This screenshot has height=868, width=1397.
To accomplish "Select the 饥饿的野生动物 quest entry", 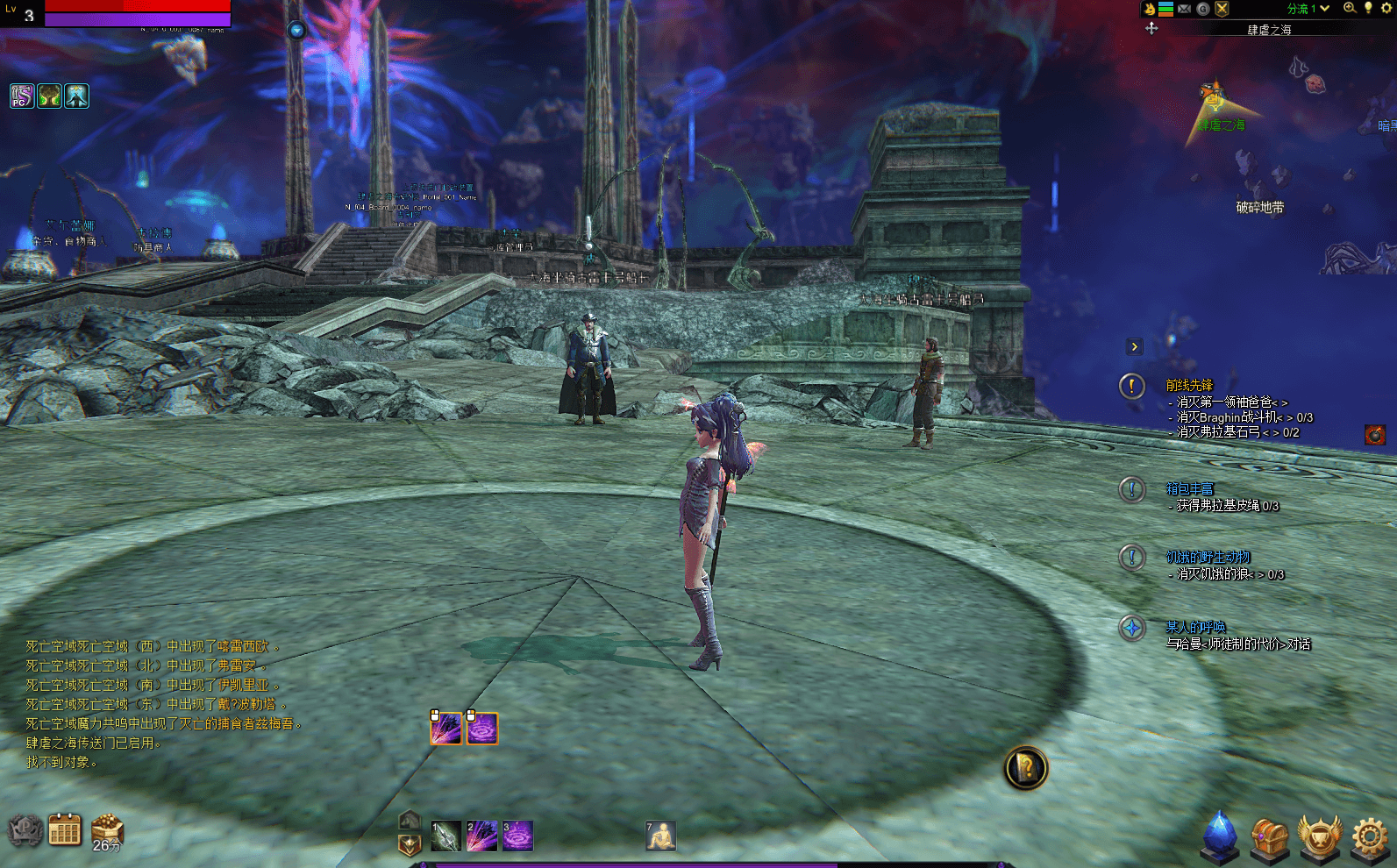I will 1208,557.
